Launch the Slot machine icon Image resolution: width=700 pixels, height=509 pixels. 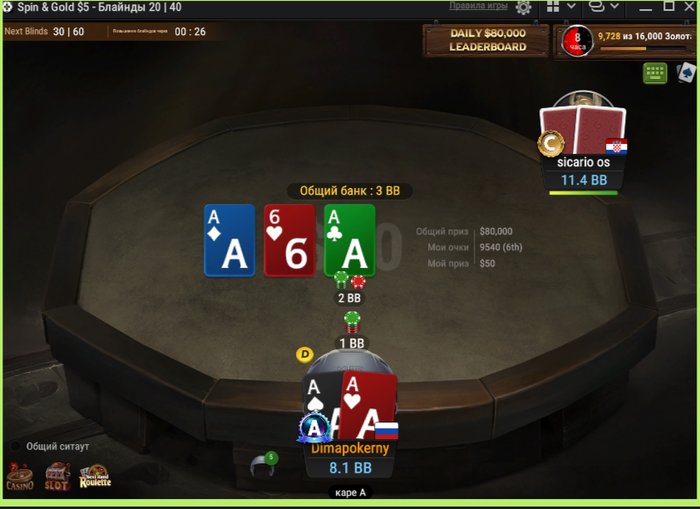click(57, 477)
